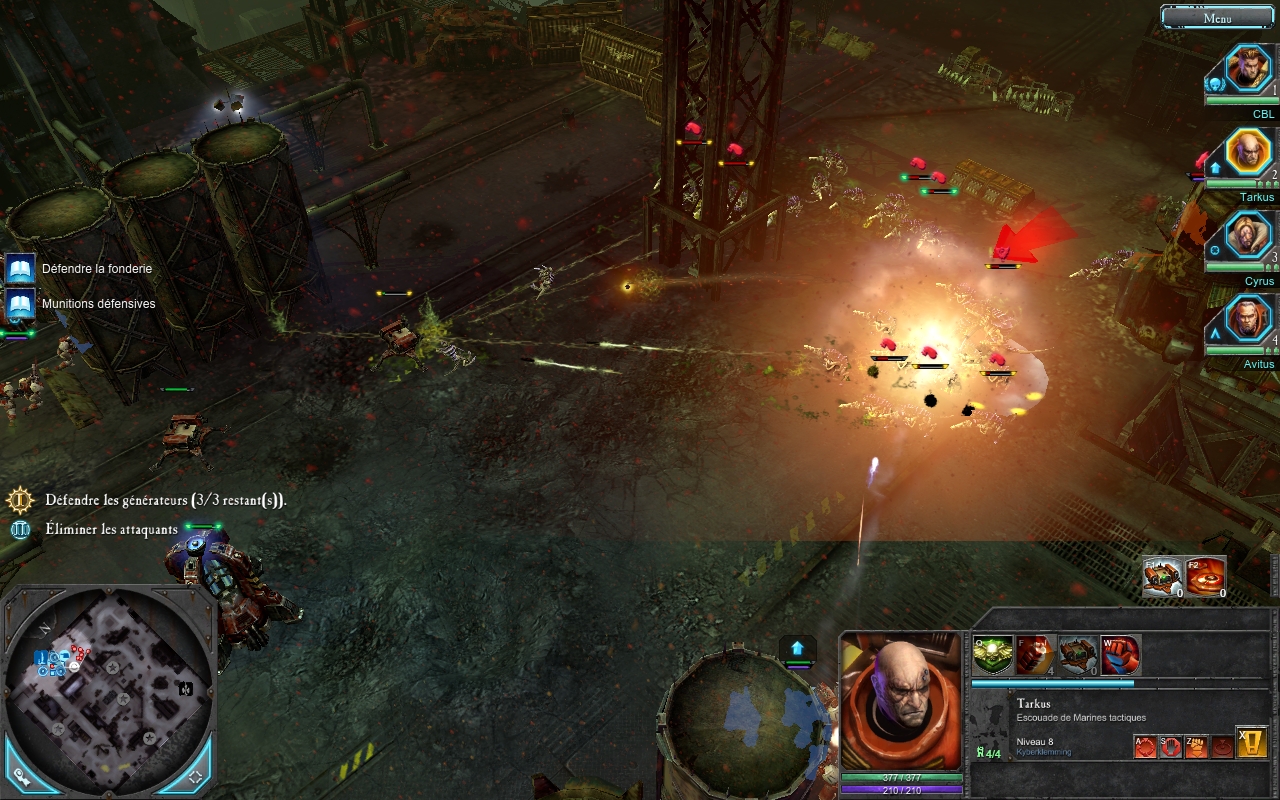Open the Munitions défensives objective
Screen dimensions: 1280x800
click(x=20, y=303)
